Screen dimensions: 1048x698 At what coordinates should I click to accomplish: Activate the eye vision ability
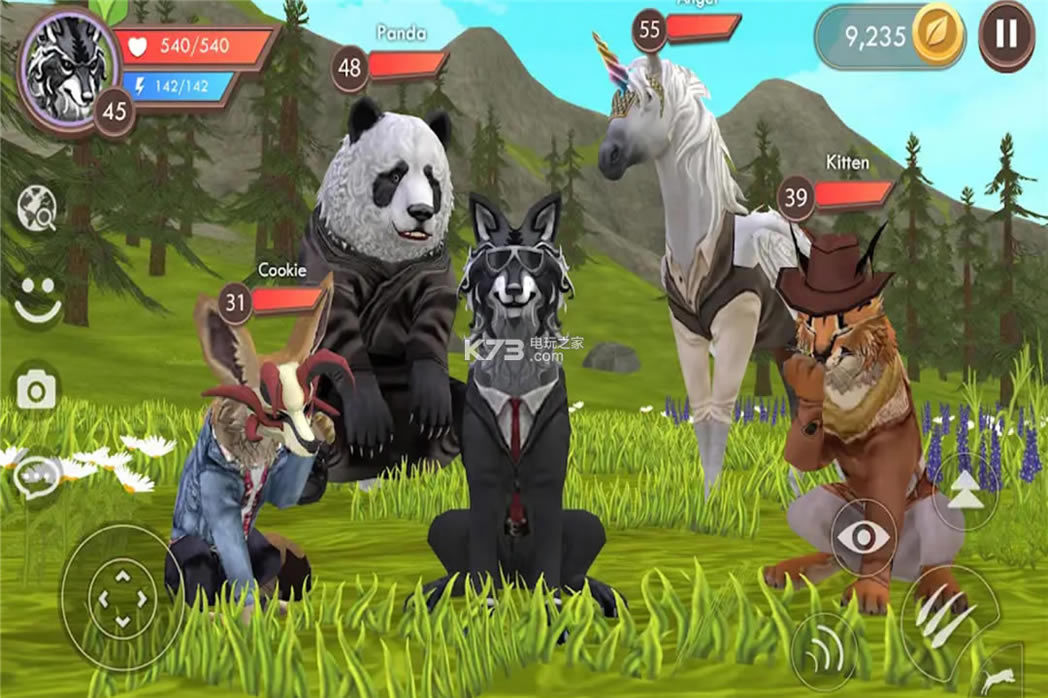[x=863, y=539]
